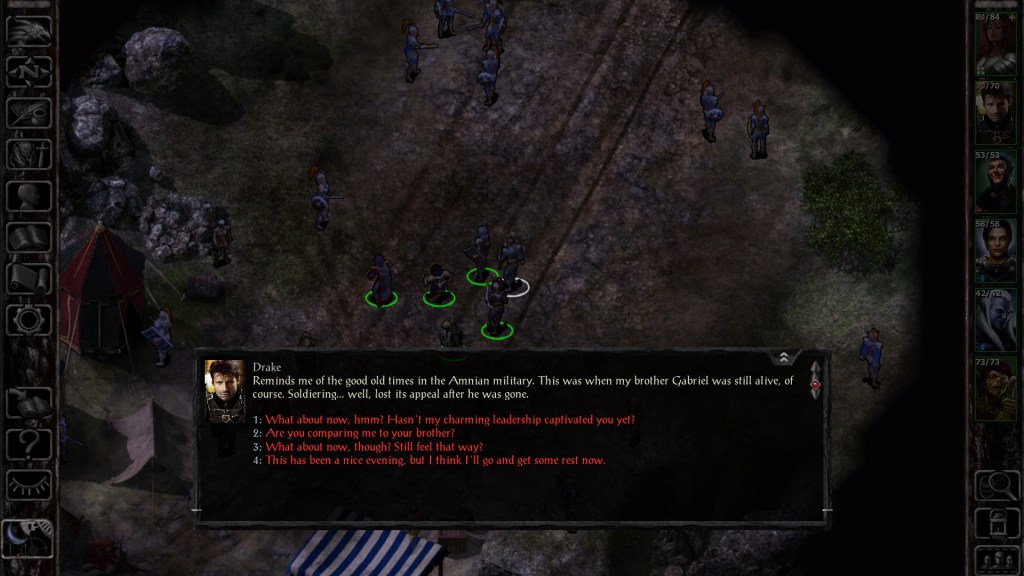Click the magnifying glass button

tap(996, 485)
